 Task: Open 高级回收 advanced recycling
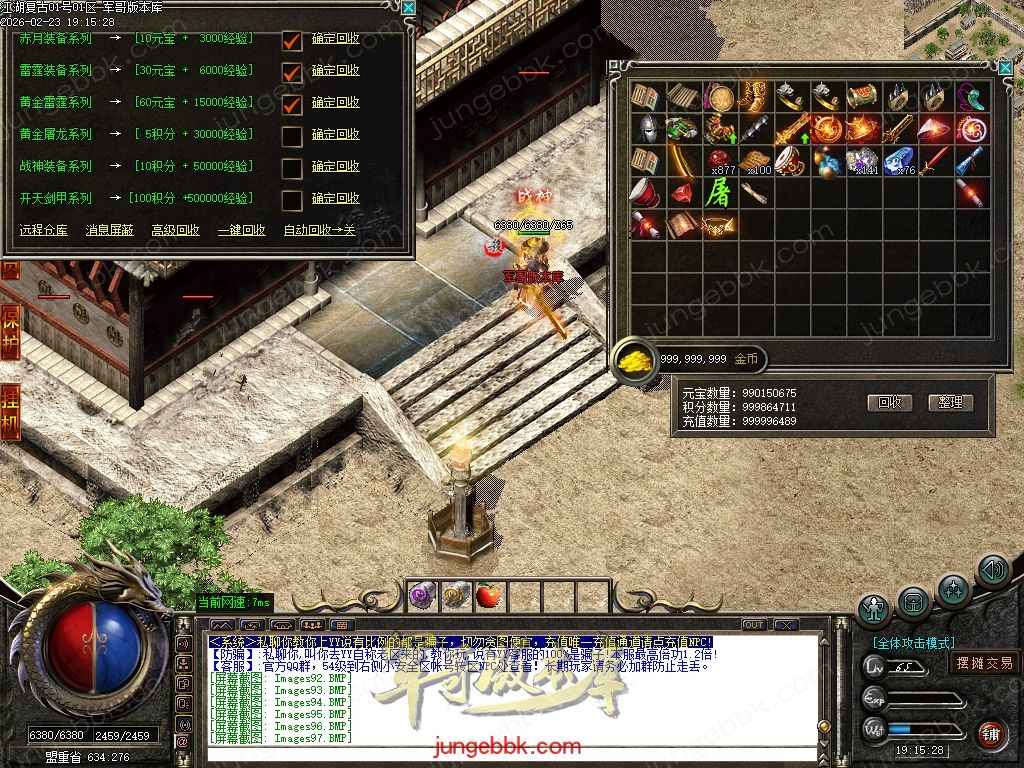[175, 230]
